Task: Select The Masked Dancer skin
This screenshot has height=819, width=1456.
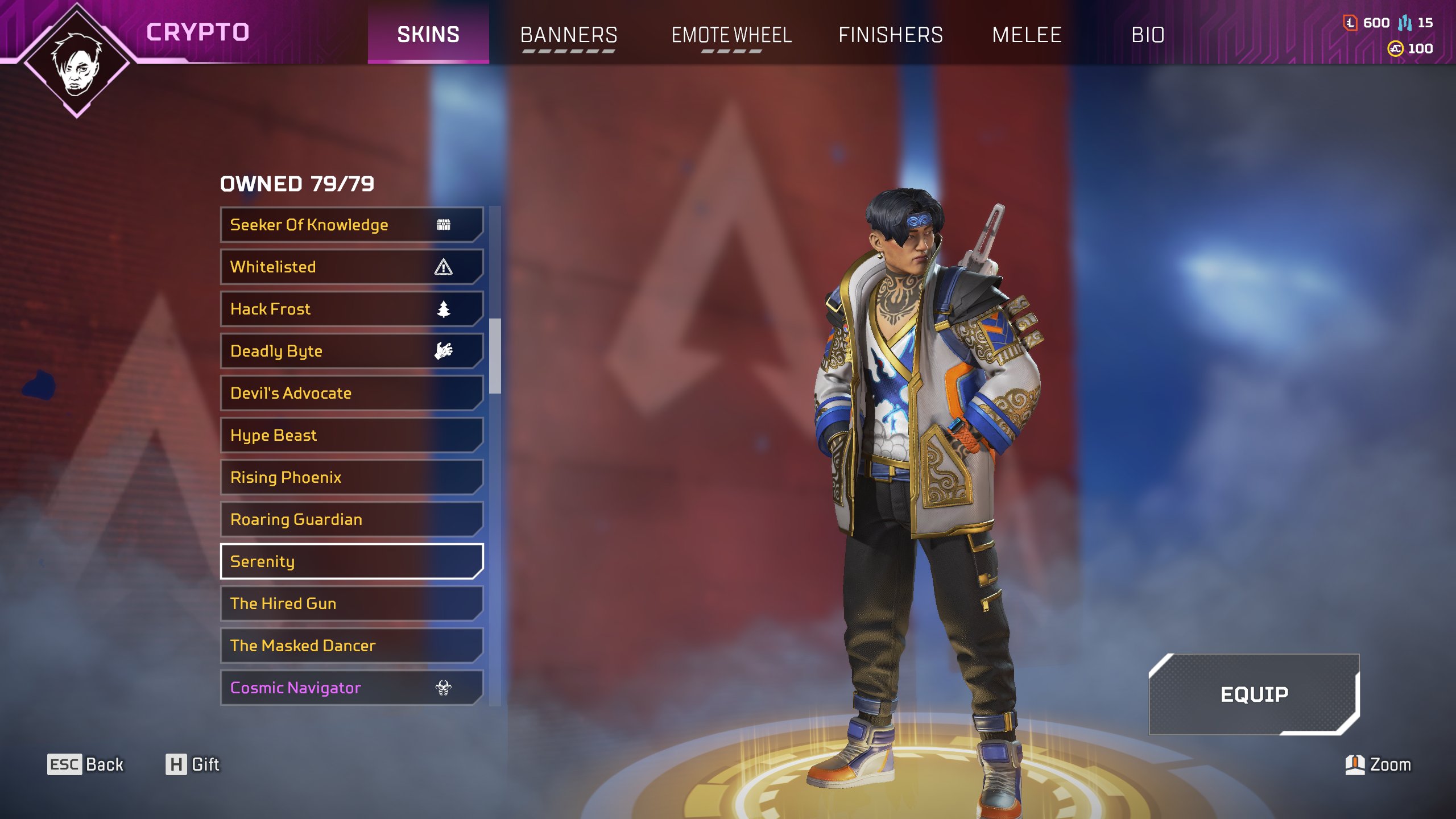Action: (351, 646)
